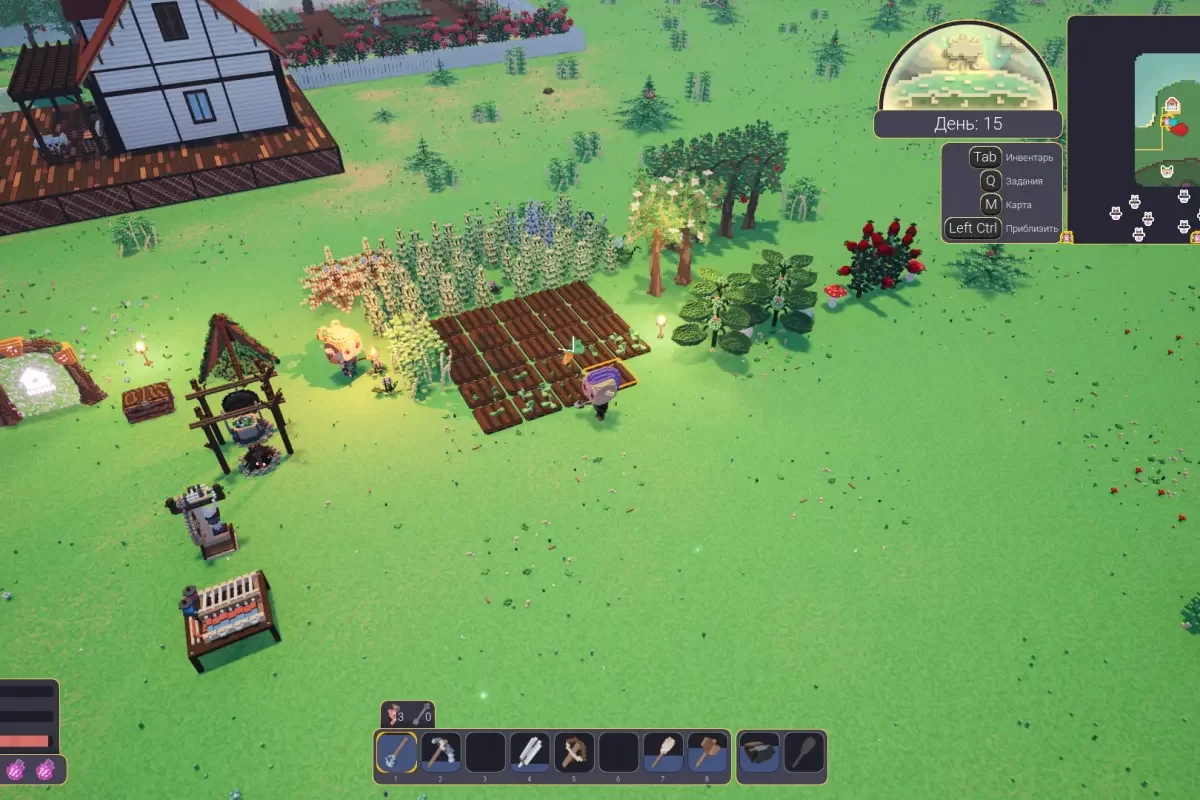Viewport: 1200px width, 800px height.
Task: Select the brush tool in hotbar slot 7
Action: tap(663, 752)
